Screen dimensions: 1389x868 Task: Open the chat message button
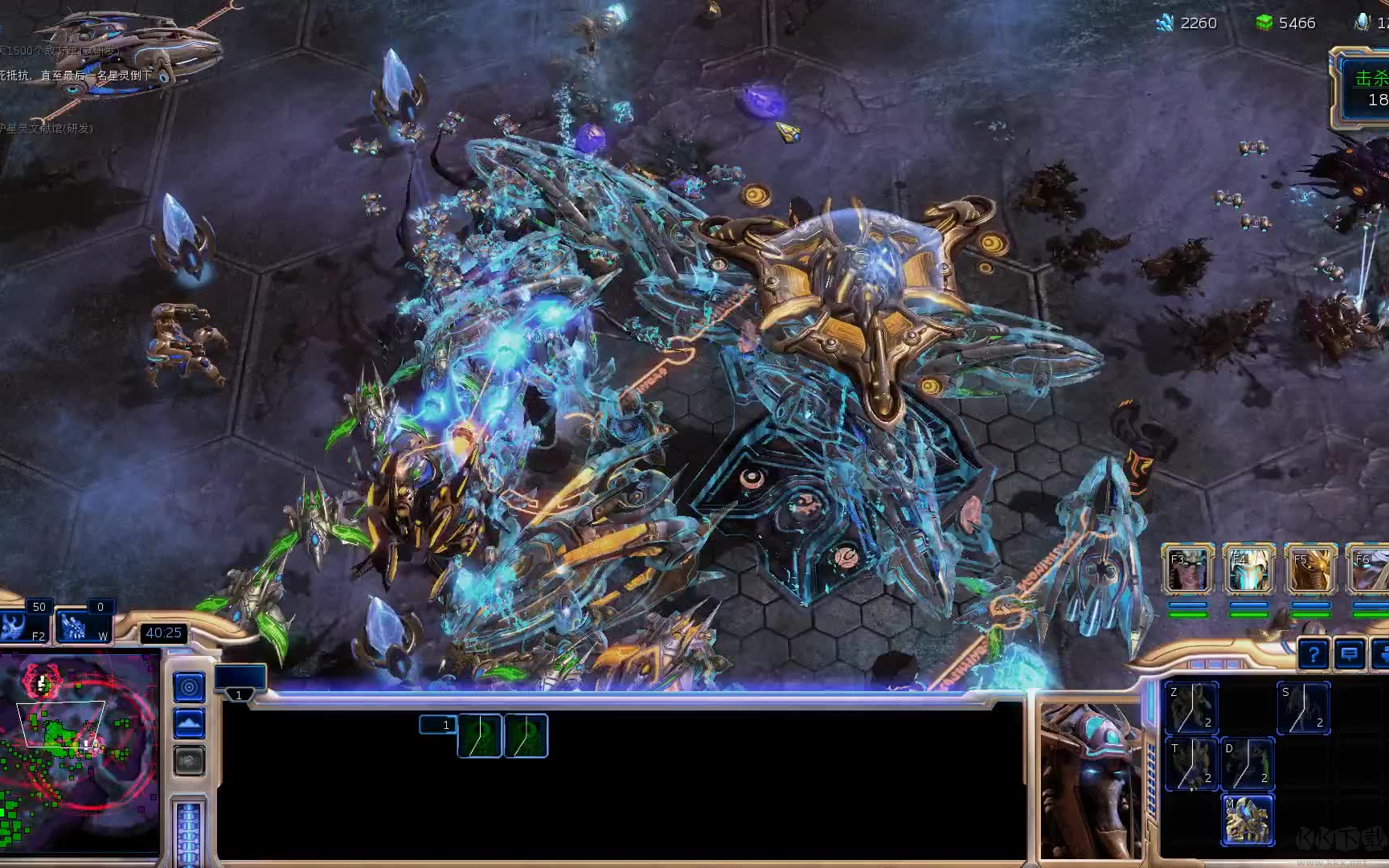(1350, 655)
